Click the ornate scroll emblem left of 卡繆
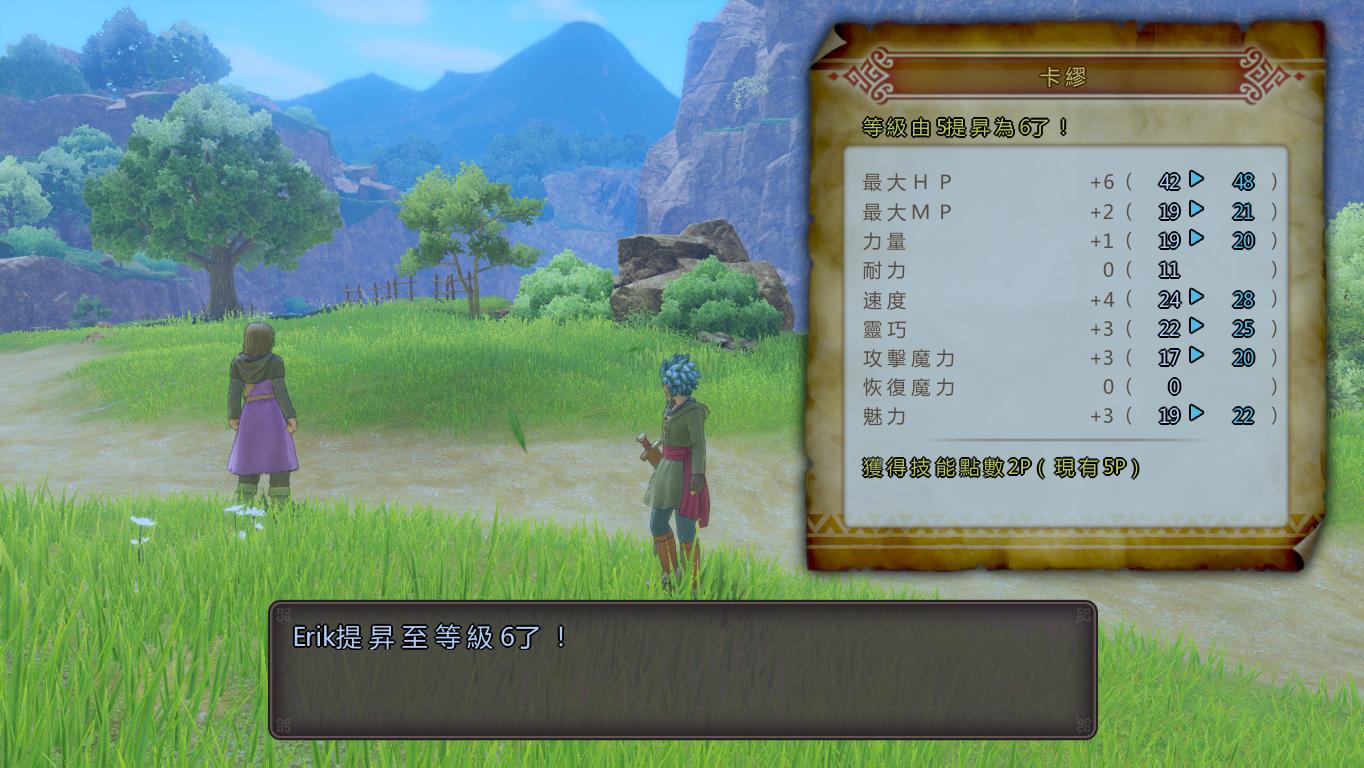This screenshot has width=1364, height=768. click(x=867, y=74)
